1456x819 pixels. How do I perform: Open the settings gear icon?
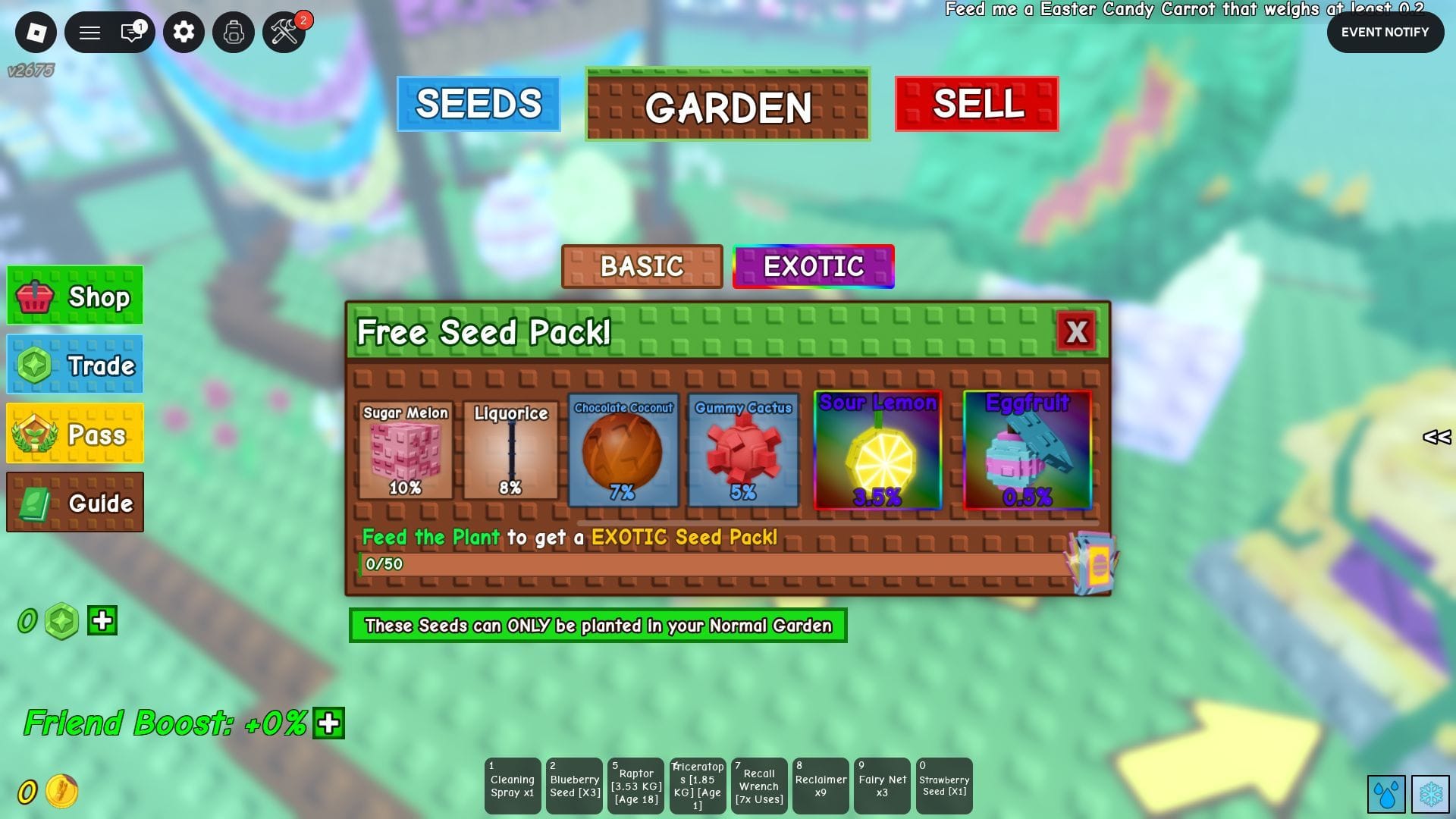point(184,32)
